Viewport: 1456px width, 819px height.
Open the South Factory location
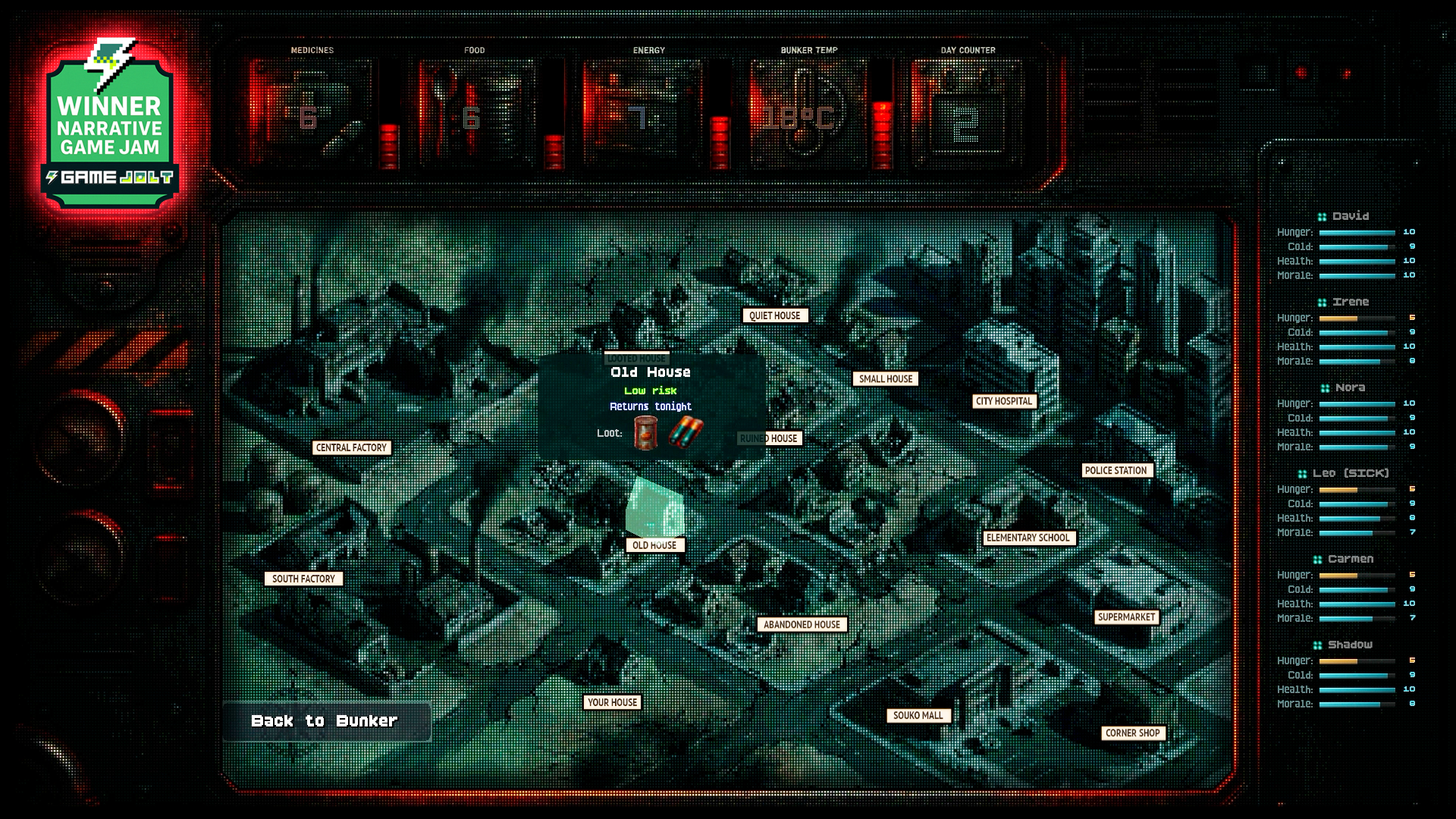tap(303, 579)
